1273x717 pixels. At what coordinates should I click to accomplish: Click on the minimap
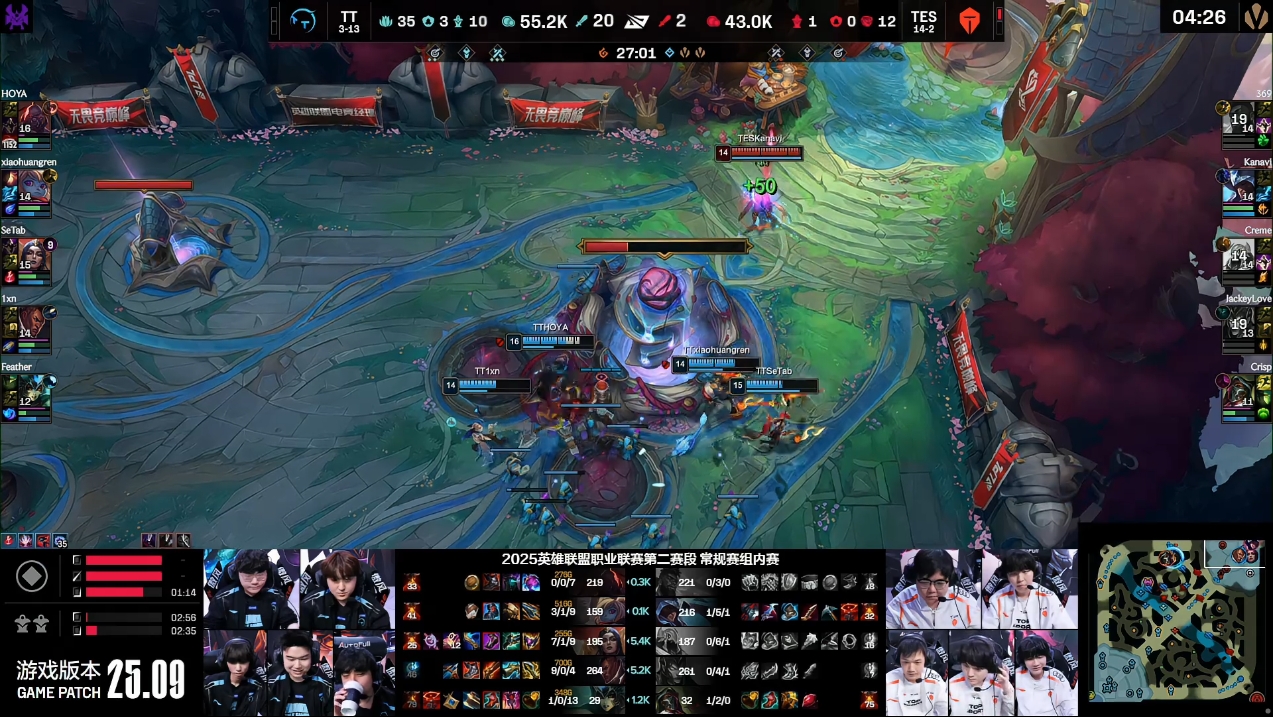click(1176, 620)
